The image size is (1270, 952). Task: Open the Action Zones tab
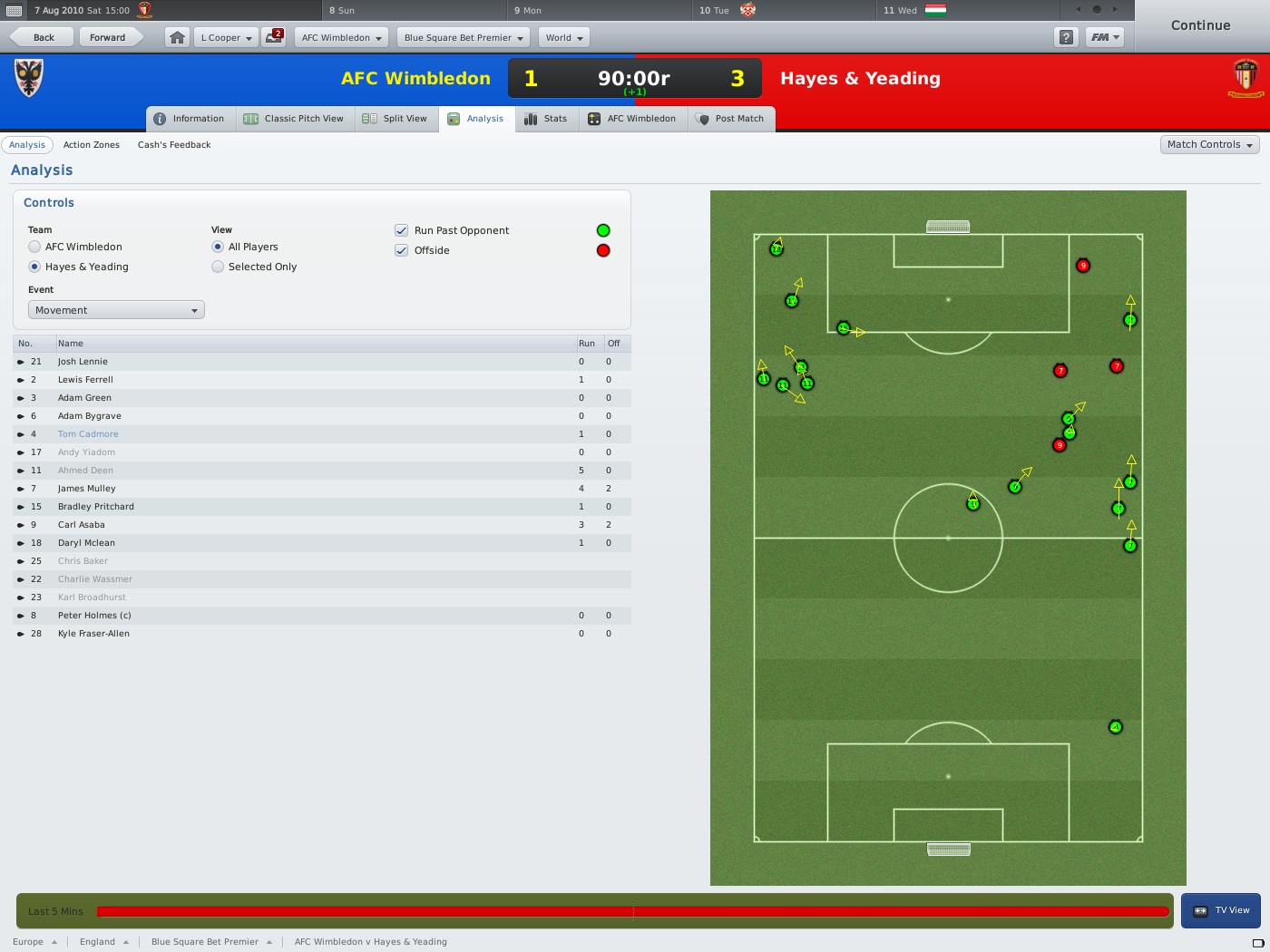[x=92, y=144]
